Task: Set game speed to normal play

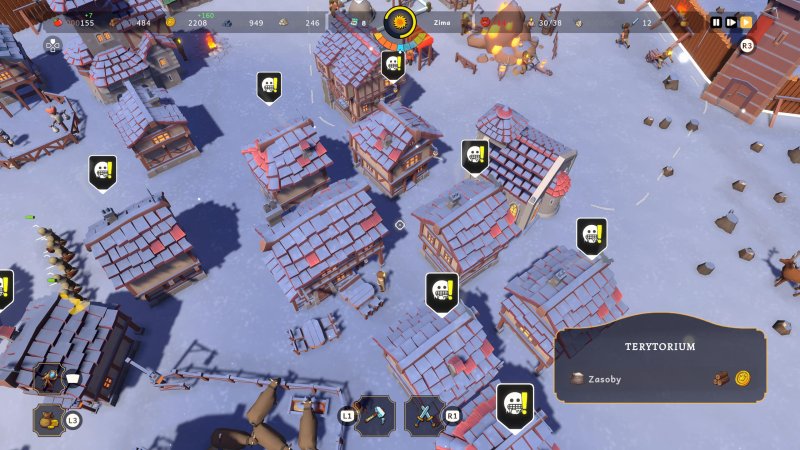Action: [731, 22]
